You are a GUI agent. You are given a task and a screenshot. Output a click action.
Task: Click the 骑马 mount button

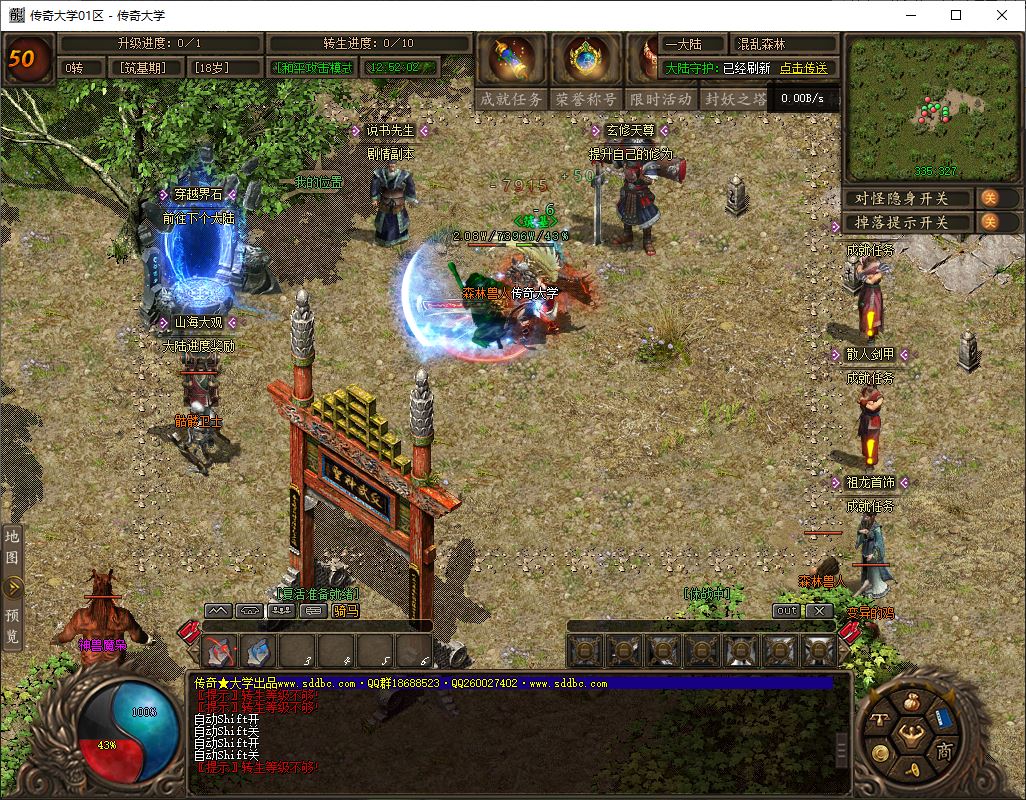(345, 610)
